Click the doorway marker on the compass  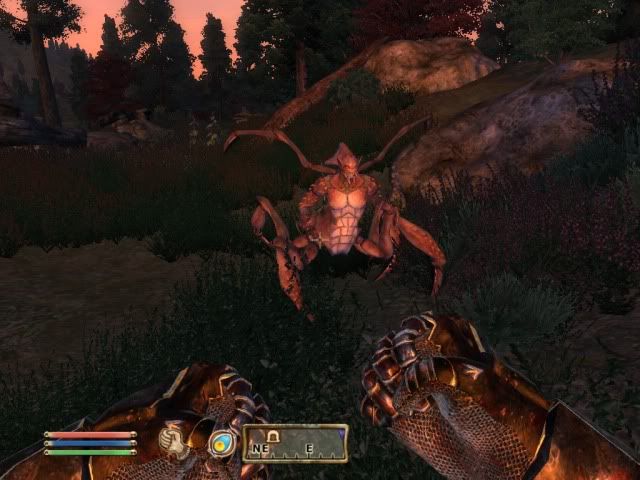pyautogui.click(x=273, y=435)
